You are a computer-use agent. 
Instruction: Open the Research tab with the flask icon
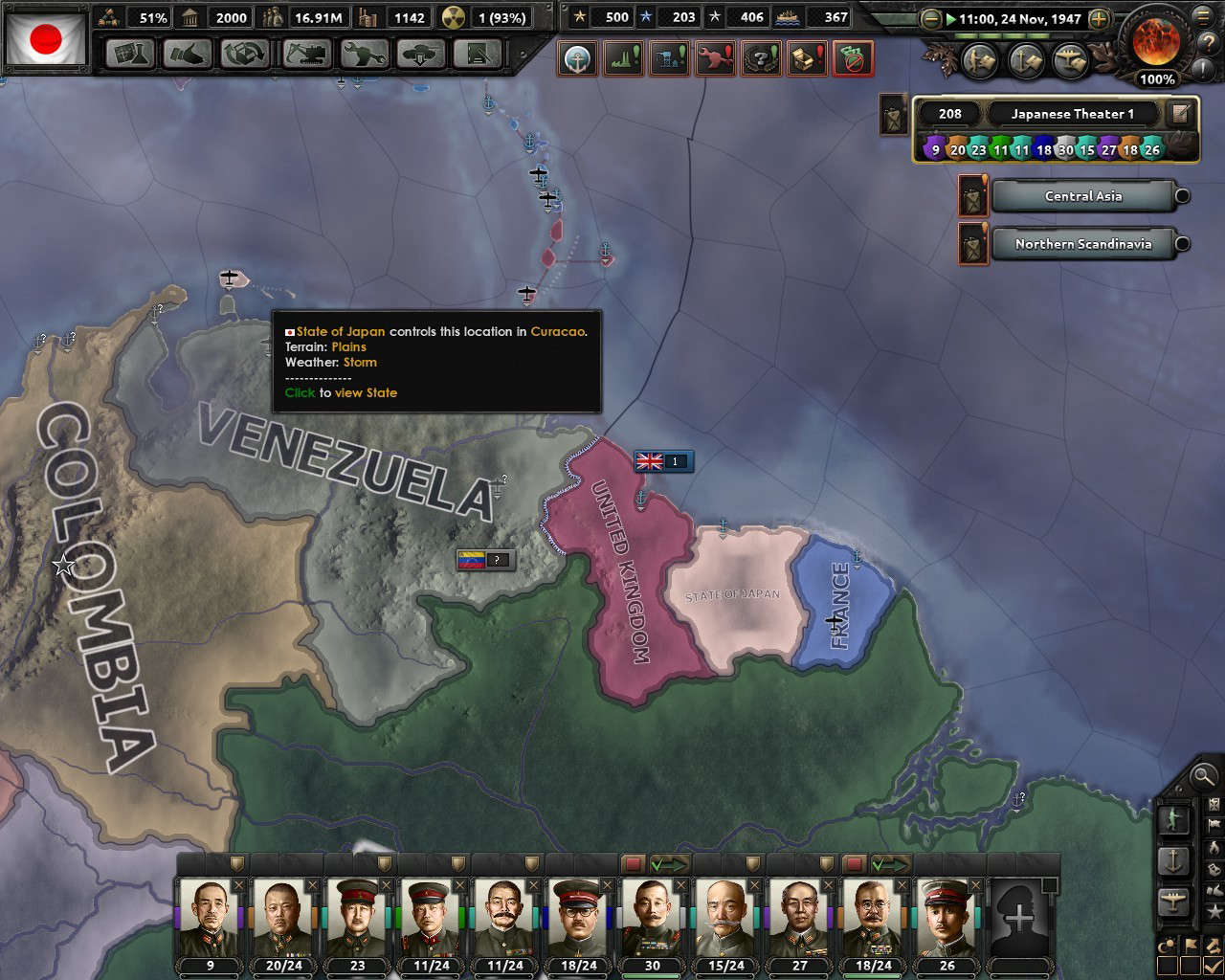point(128,55)
